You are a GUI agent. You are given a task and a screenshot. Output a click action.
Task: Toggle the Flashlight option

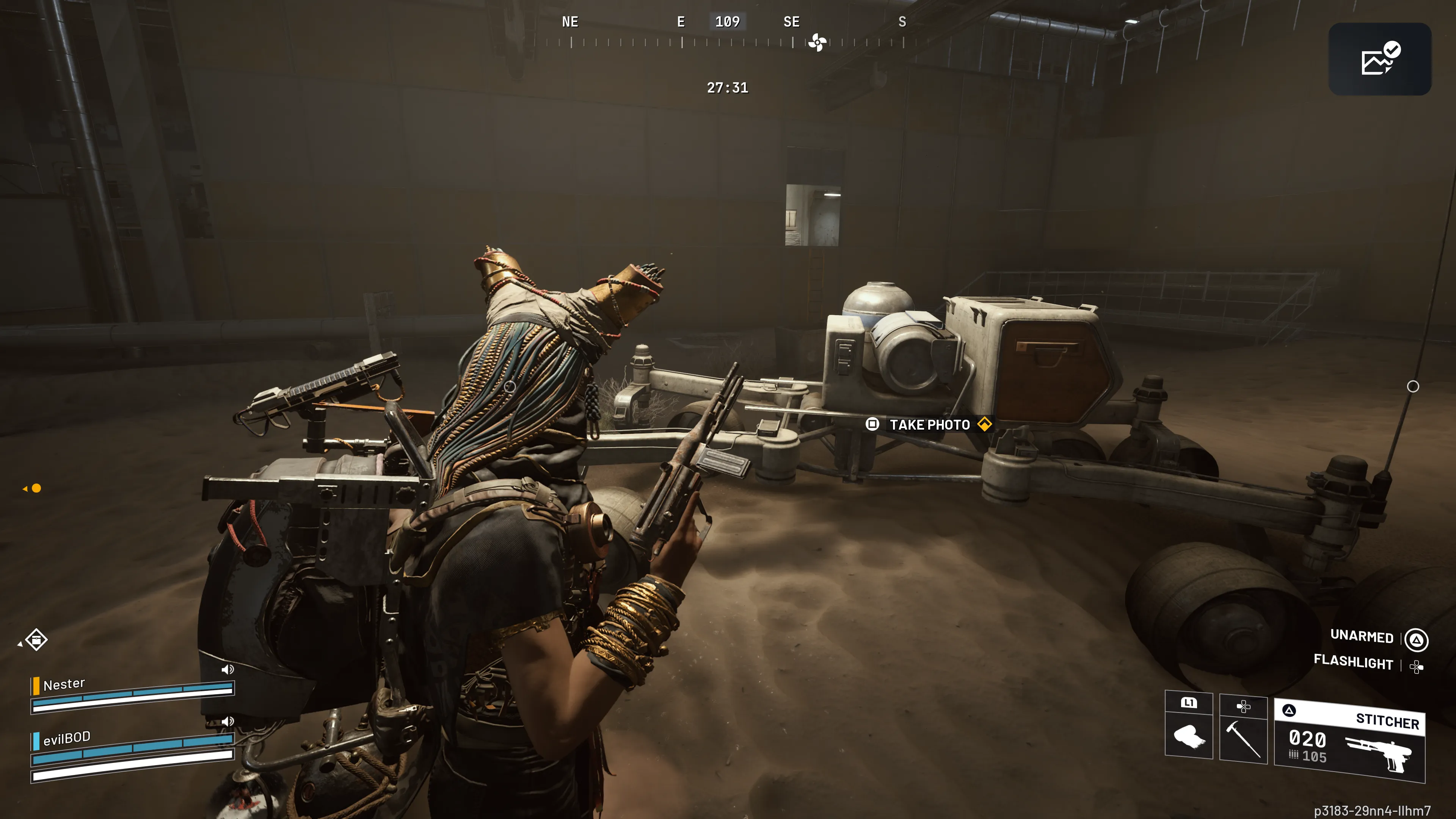pyautogui.click(x=1353, y=662)
